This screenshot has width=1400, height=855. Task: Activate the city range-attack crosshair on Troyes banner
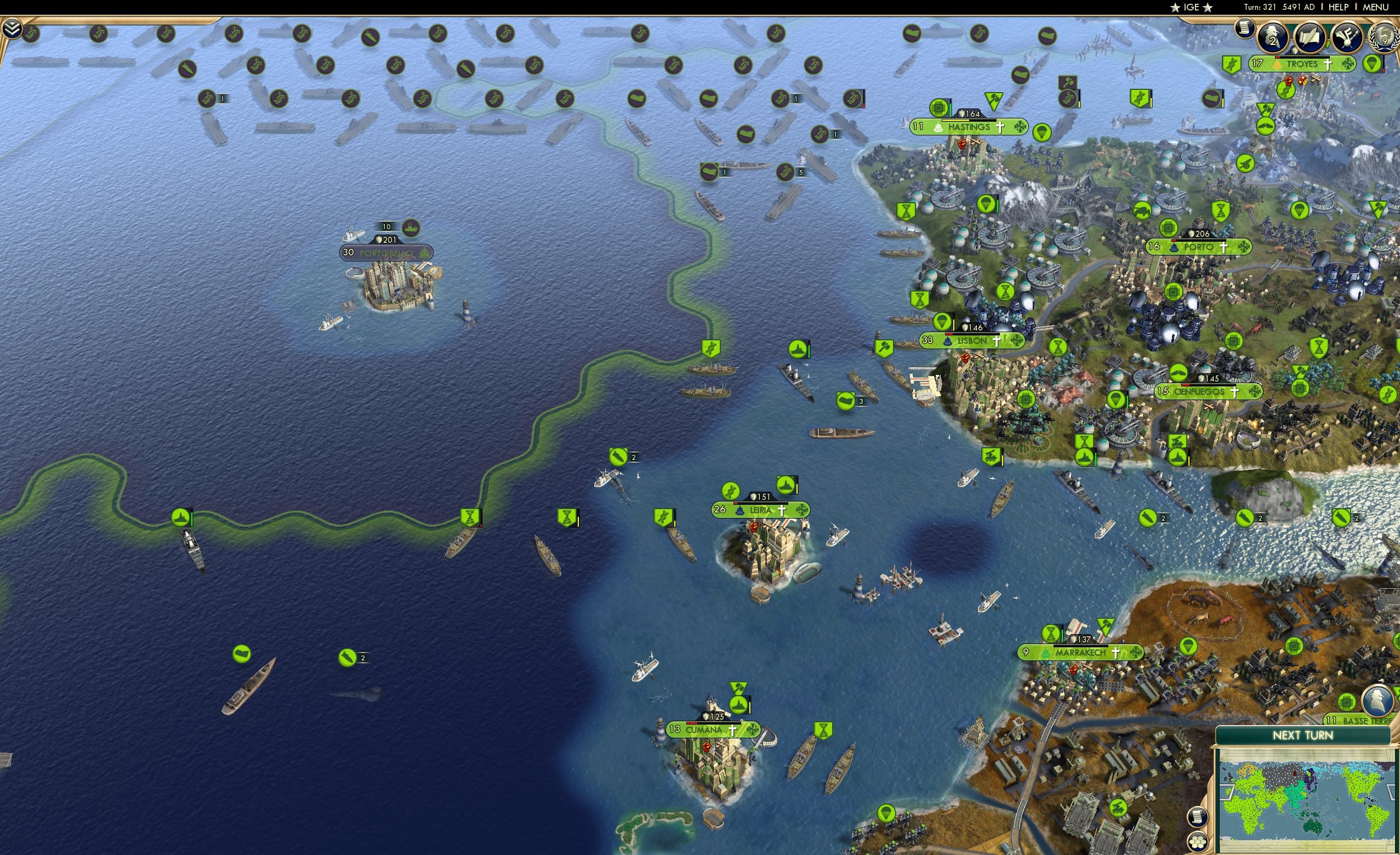[1350, 65]
